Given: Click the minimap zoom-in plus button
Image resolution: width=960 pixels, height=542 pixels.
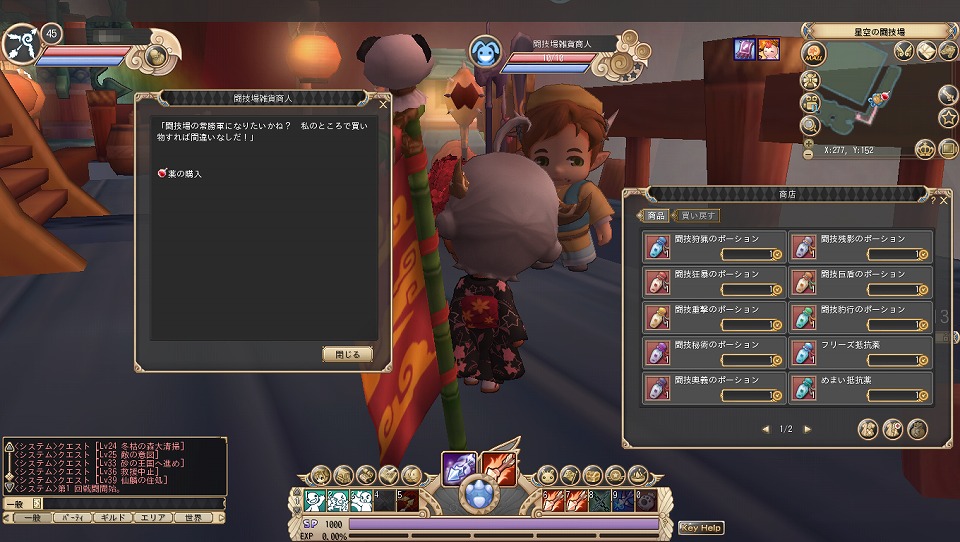Looking at the screenshot, I should (809, 141).
